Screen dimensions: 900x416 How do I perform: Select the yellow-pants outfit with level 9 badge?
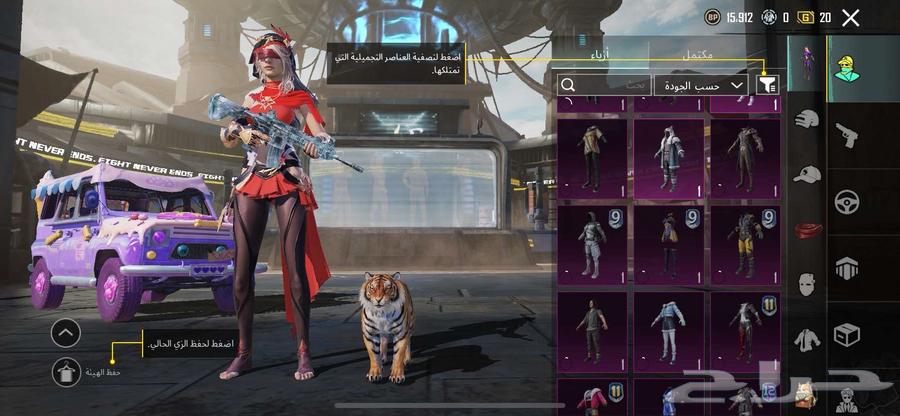(745, 245)
